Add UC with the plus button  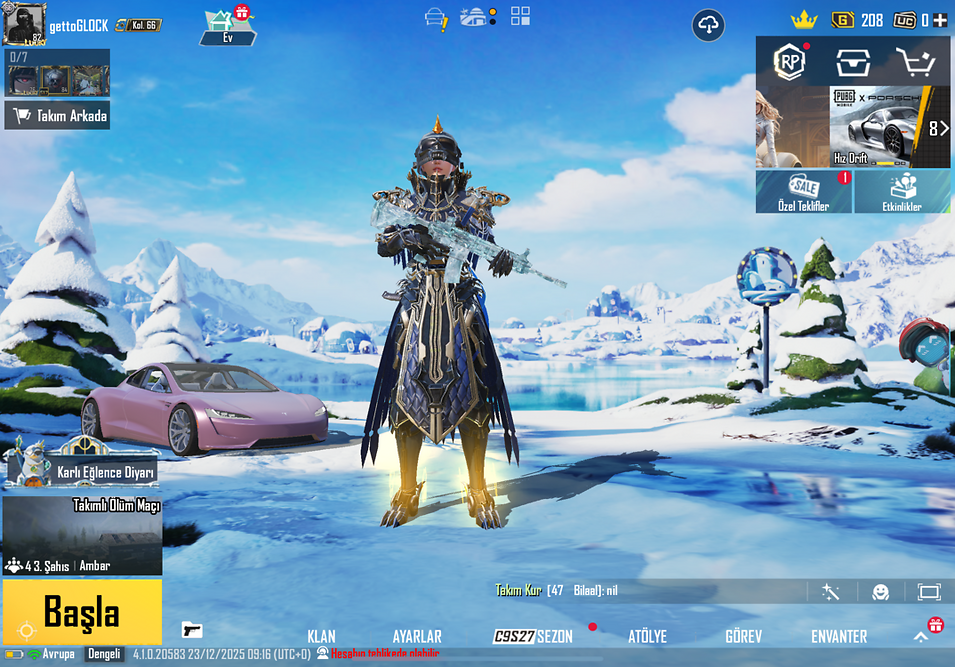click(x=940, y=20)
